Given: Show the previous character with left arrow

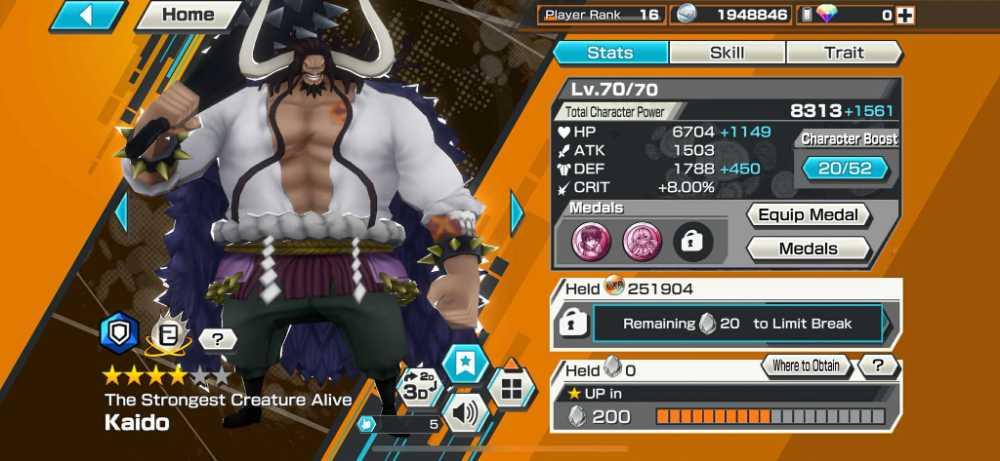Looking at the screenshot, I should [121, 212].
